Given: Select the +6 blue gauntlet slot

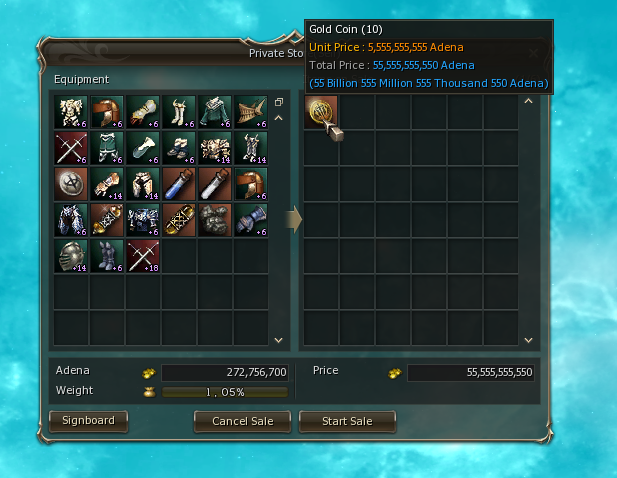Looking at the screenshot, I should click(251, 220).
